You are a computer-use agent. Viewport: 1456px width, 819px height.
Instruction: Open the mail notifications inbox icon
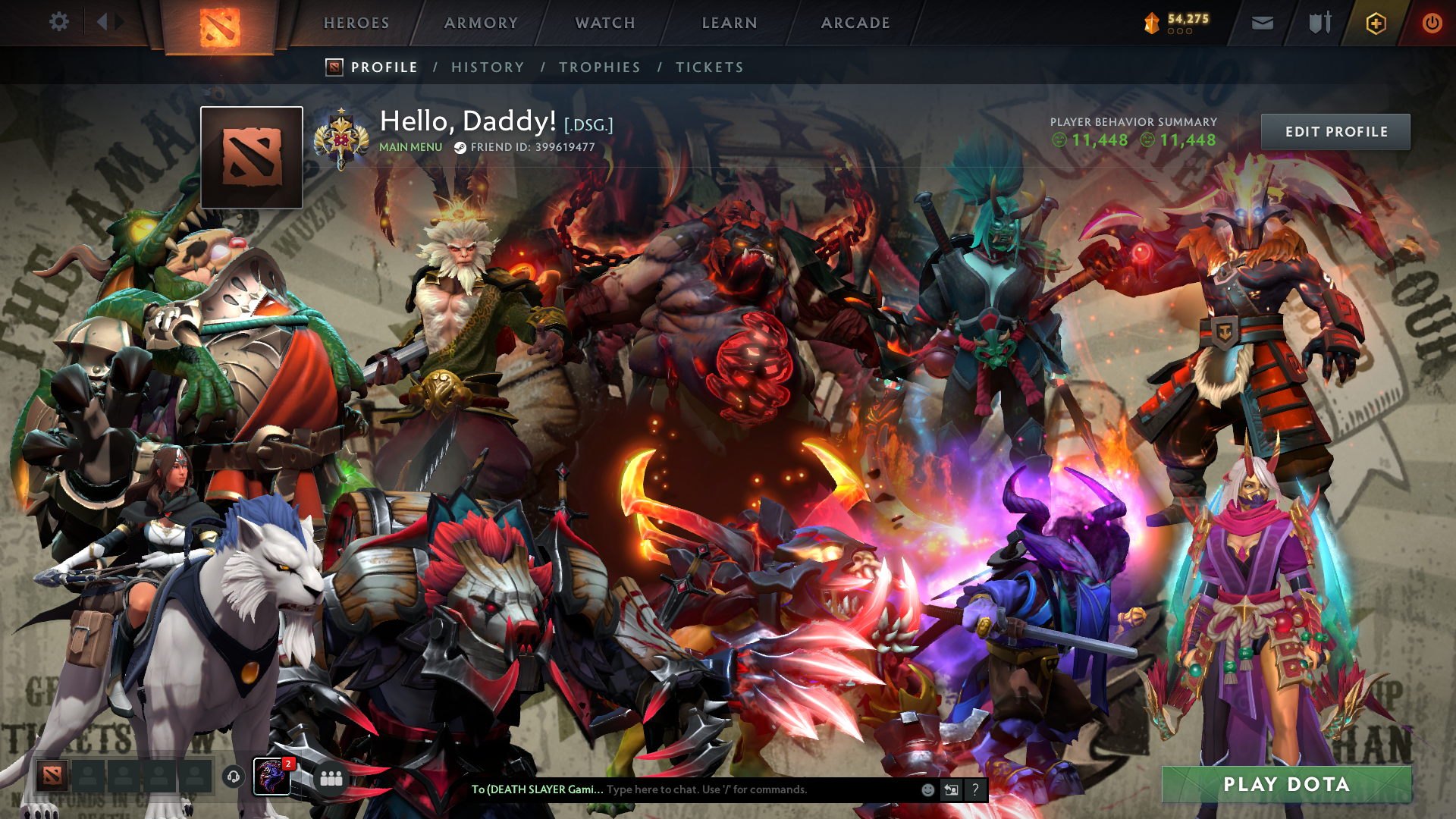tap(1262, 23)
